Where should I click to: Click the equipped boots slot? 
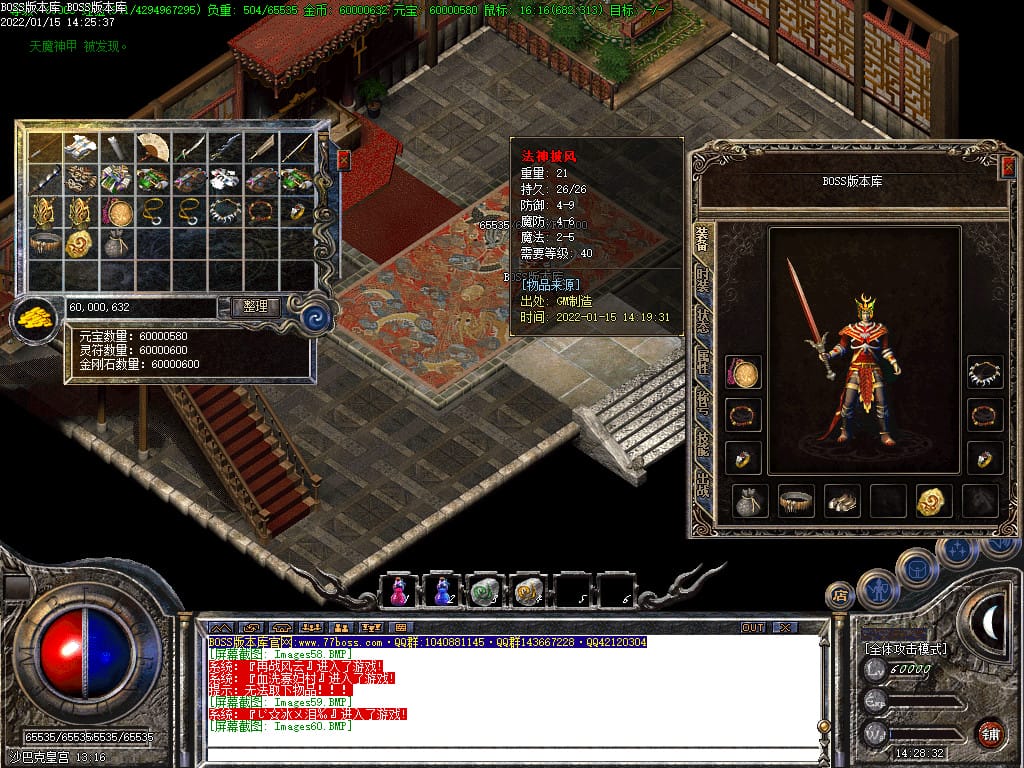coord(842,501)
